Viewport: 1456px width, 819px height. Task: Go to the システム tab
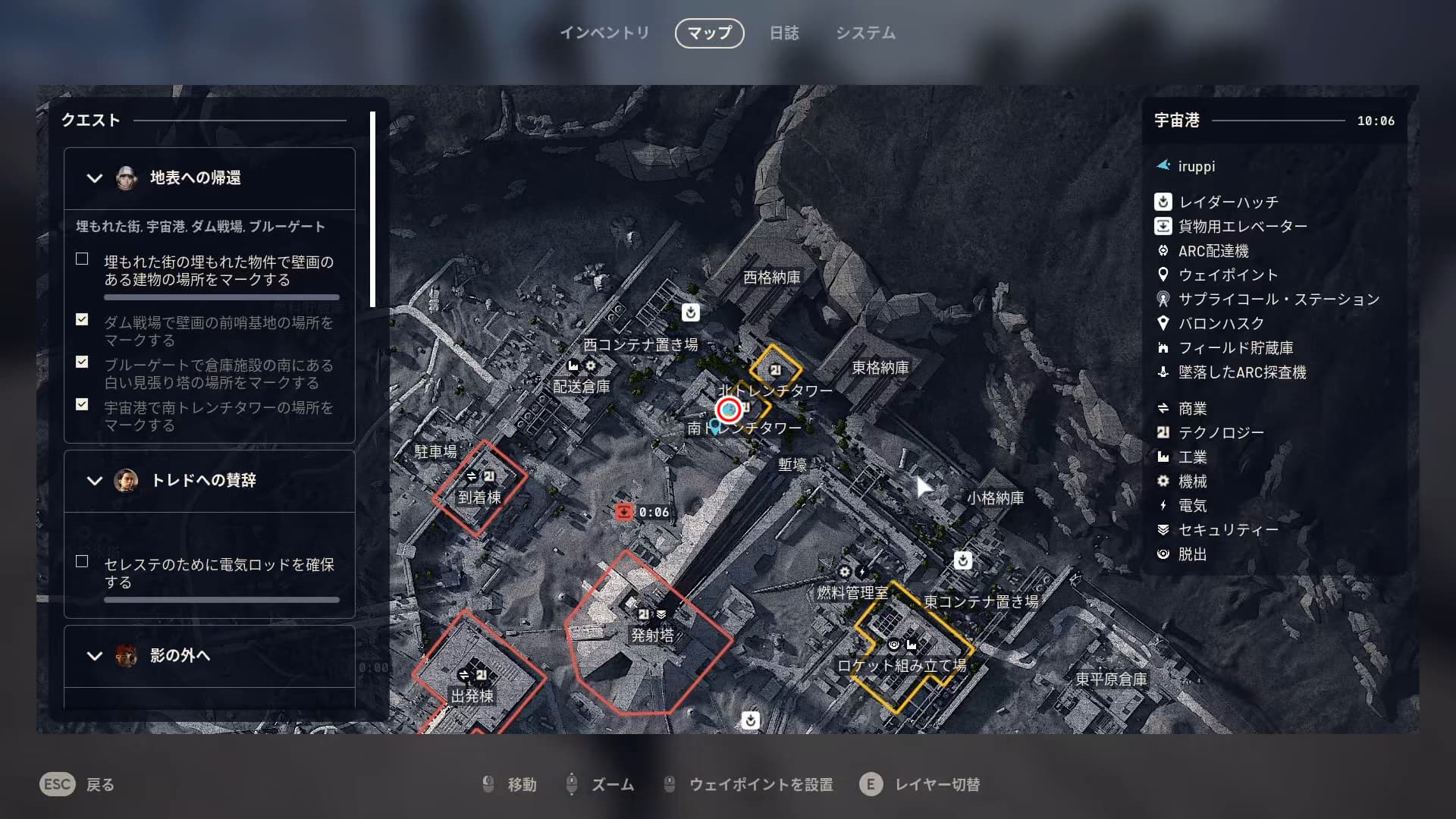tap(865, 33)
